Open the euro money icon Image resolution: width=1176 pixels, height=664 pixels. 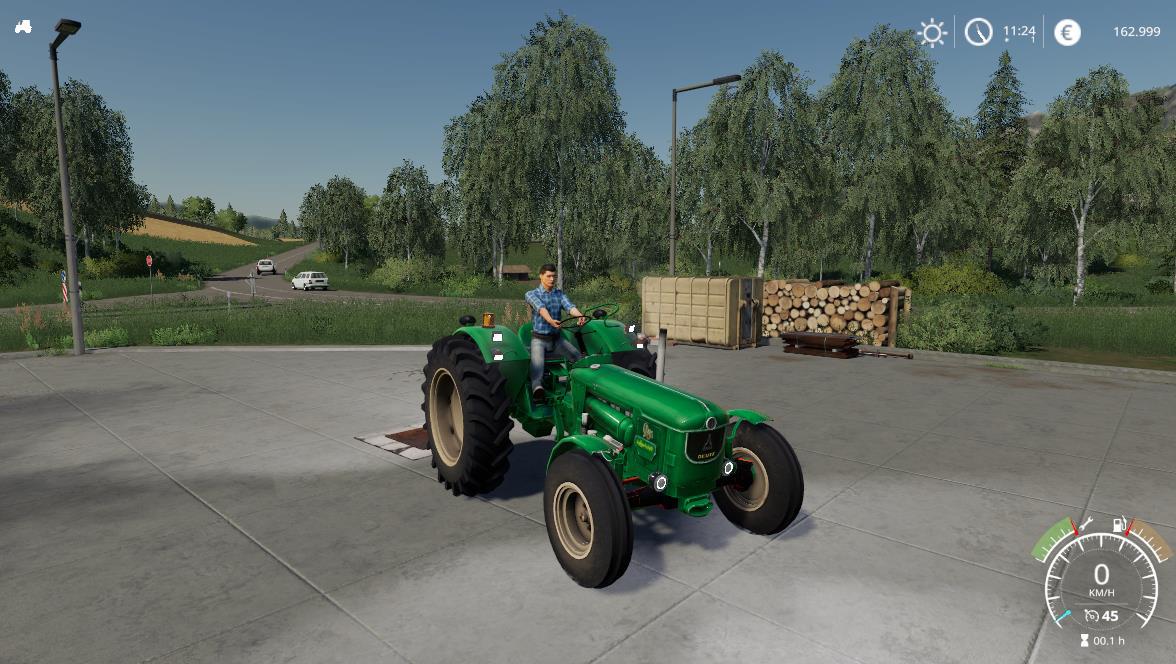click(x=1067, y=32)
